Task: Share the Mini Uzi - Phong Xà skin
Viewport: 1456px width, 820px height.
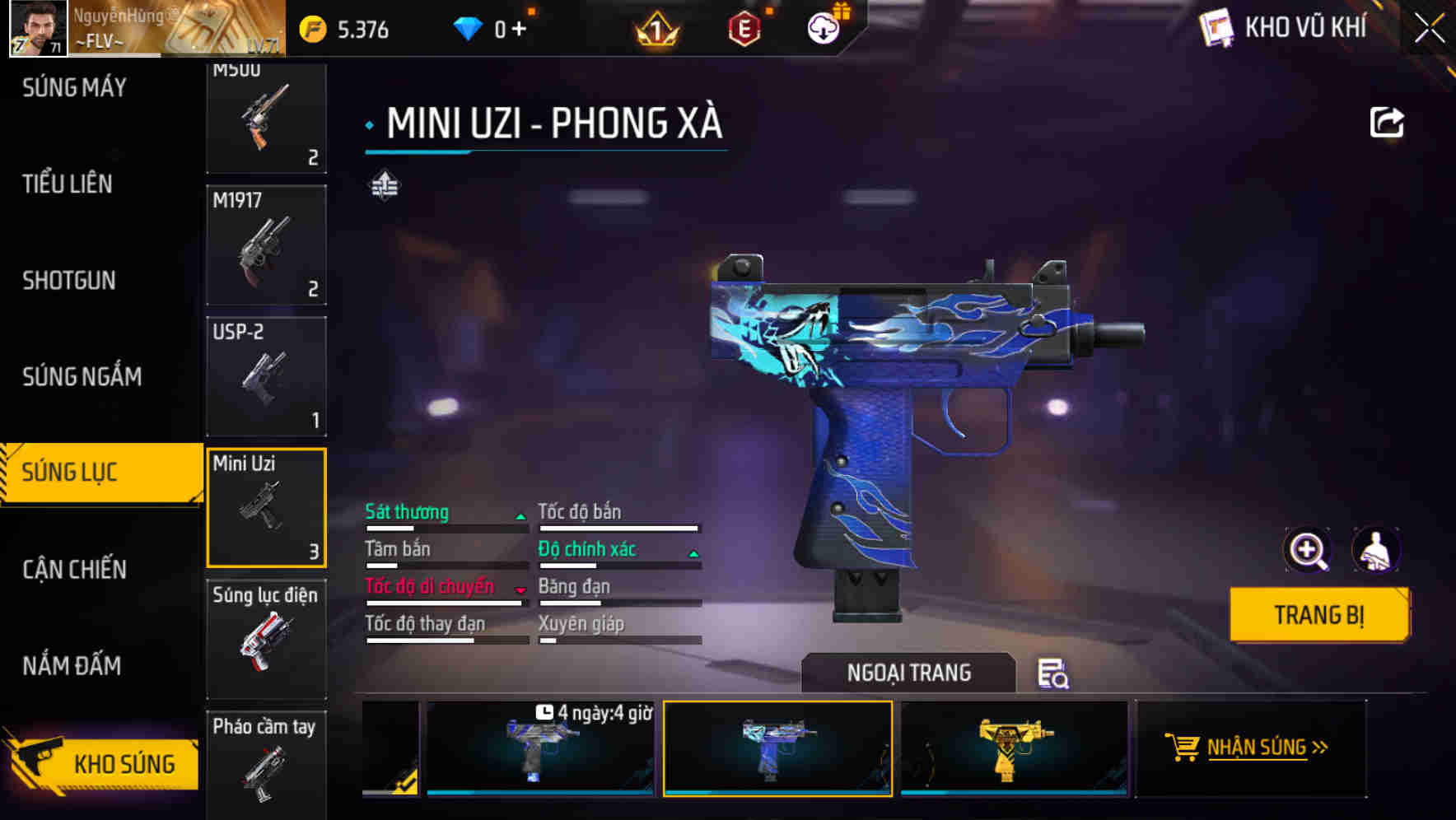Action: (1388, 121)
